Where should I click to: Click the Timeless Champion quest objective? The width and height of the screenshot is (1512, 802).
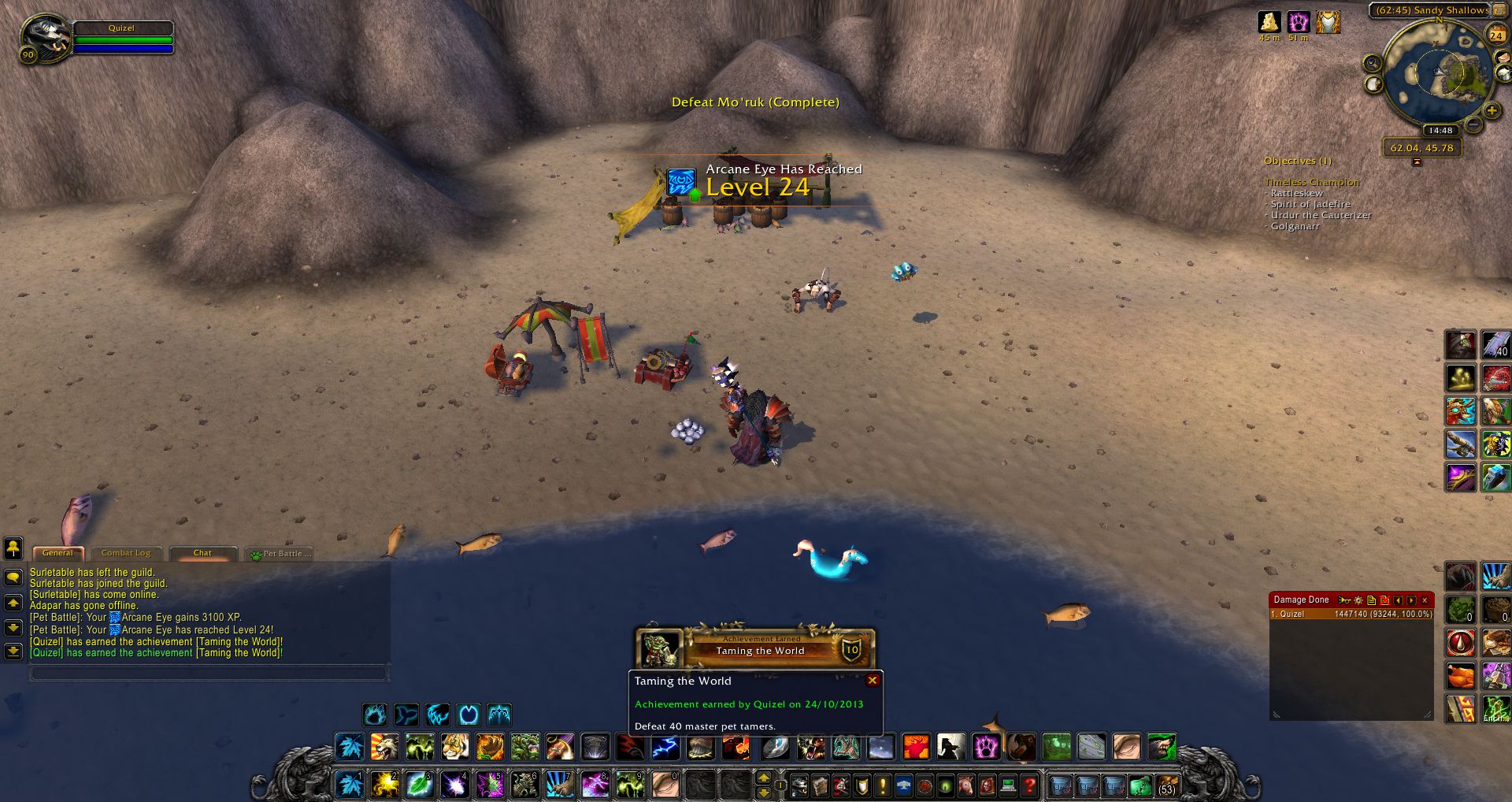tap(1312, 182)
